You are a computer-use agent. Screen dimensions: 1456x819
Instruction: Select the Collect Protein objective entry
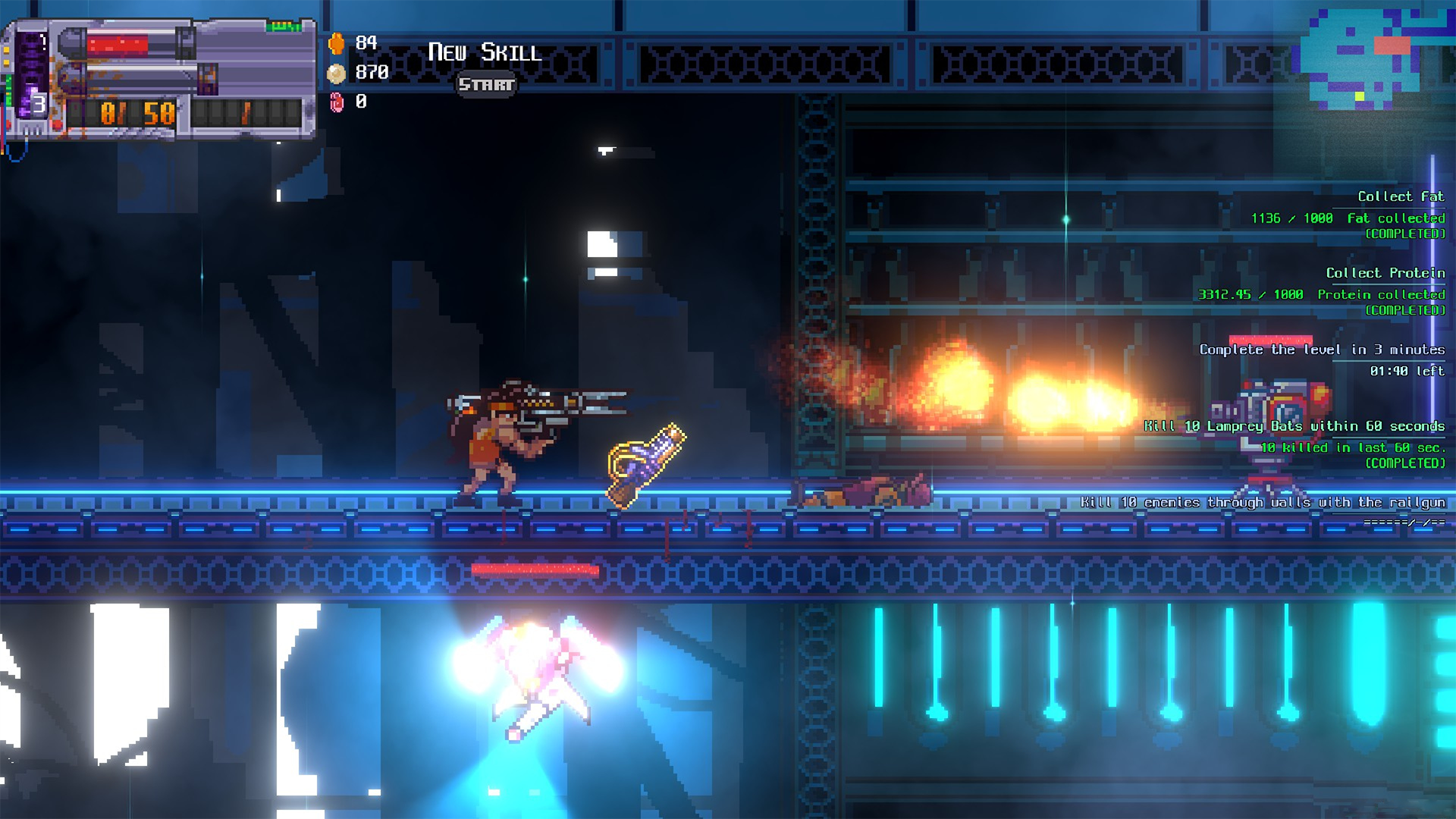pyautogui.click(x=1384, y=273)
